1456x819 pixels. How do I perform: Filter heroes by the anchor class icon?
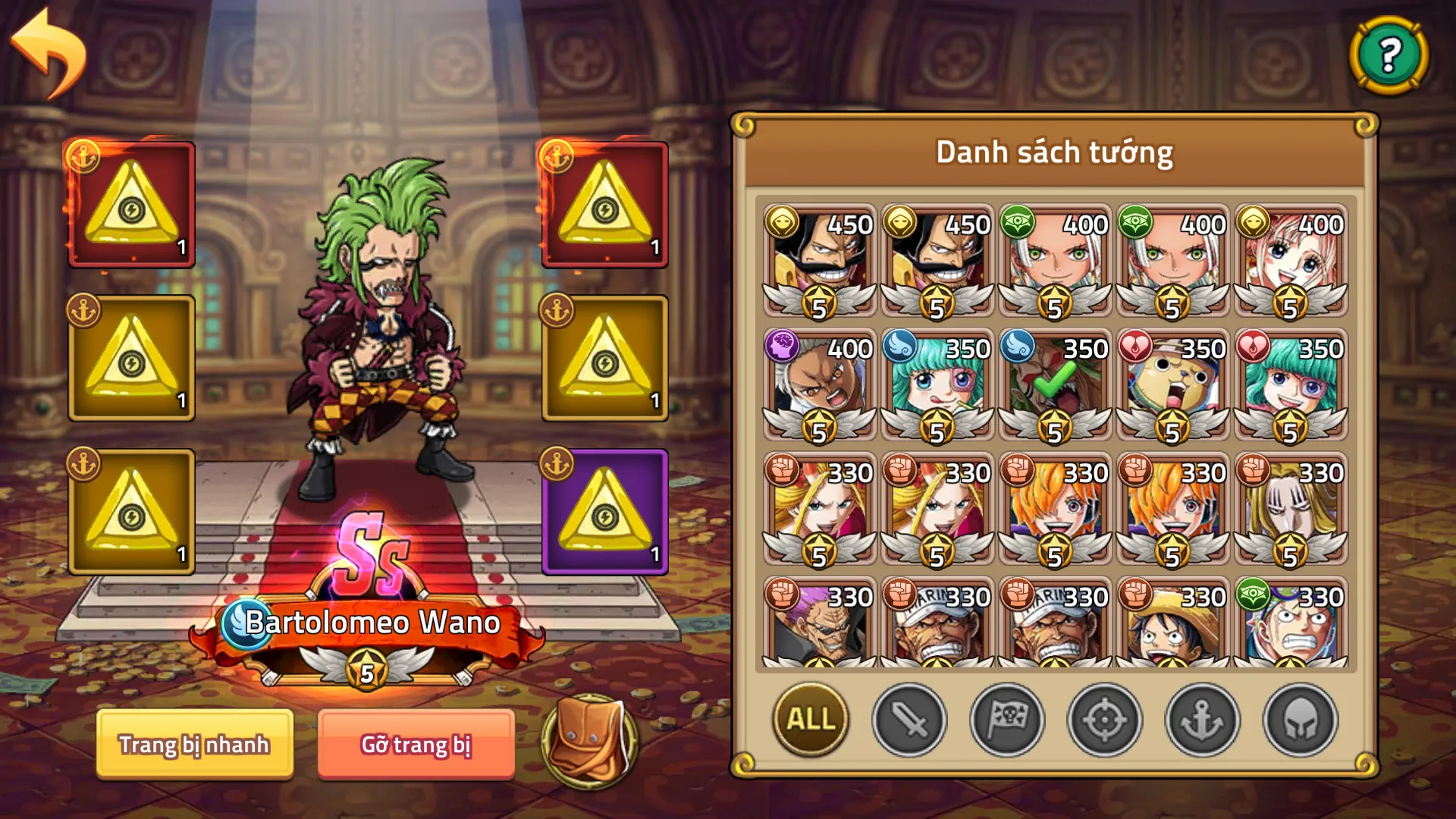coord(1200,721)
